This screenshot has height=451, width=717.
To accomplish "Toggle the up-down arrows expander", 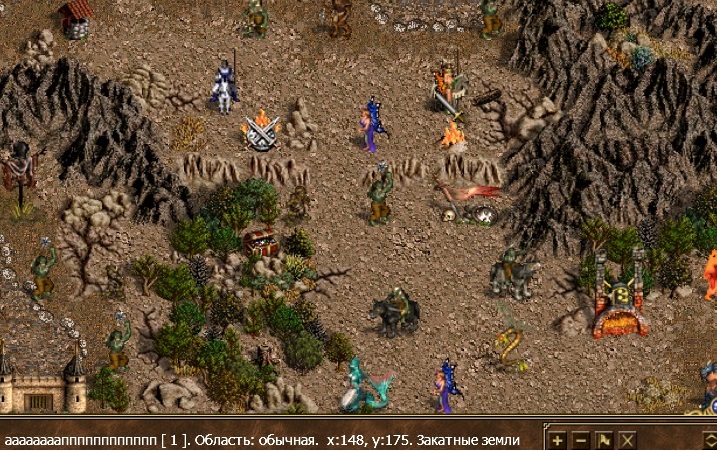I will tap(709, 440).
